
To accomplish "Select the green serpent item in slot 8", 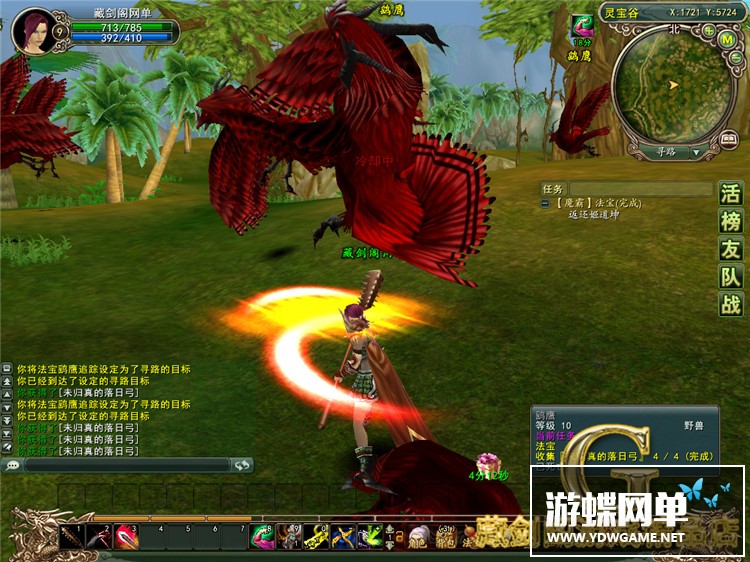I will coord(262,538).
